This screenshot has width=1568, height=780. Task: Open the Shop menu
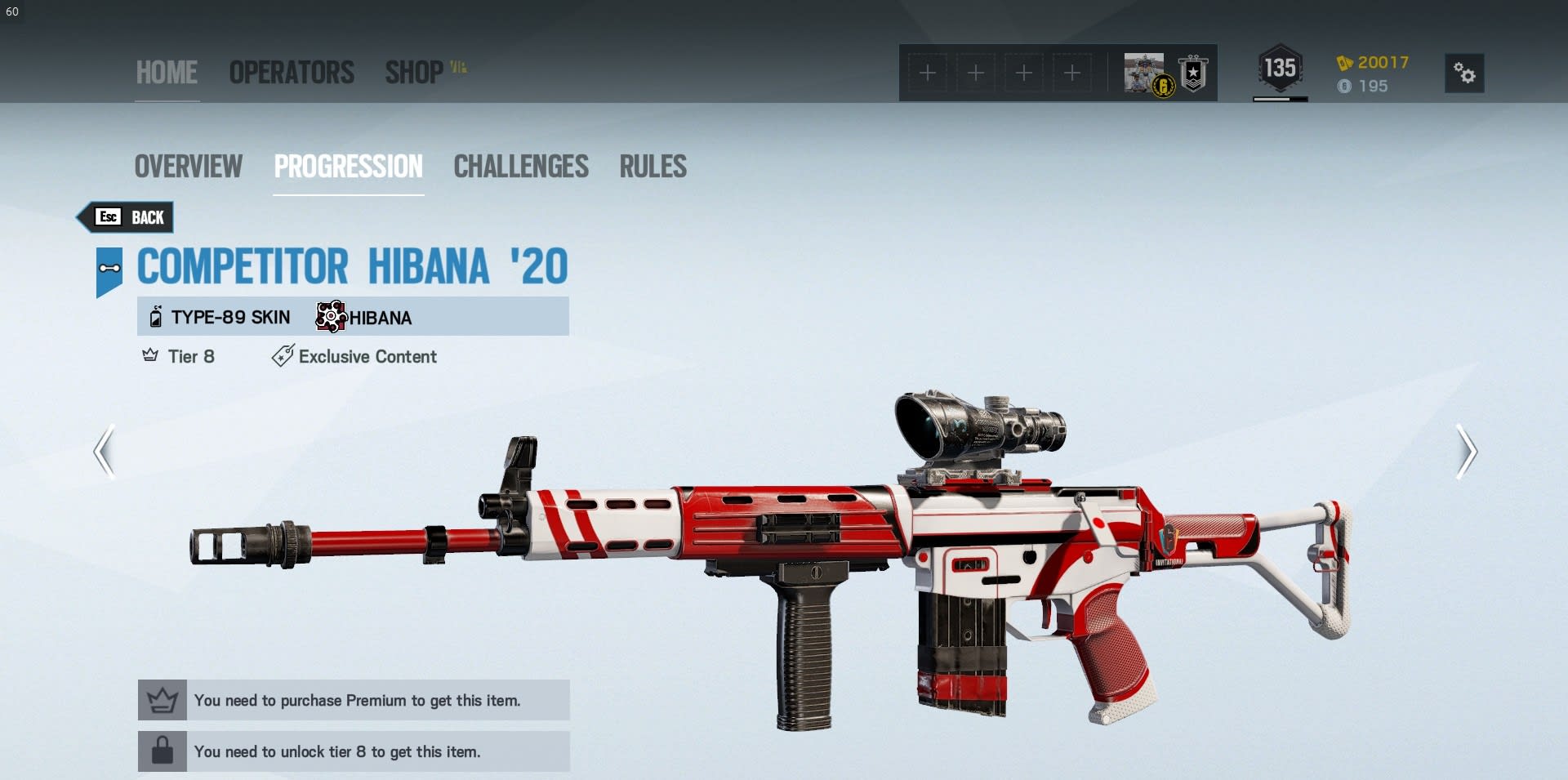tap(415, 73)
